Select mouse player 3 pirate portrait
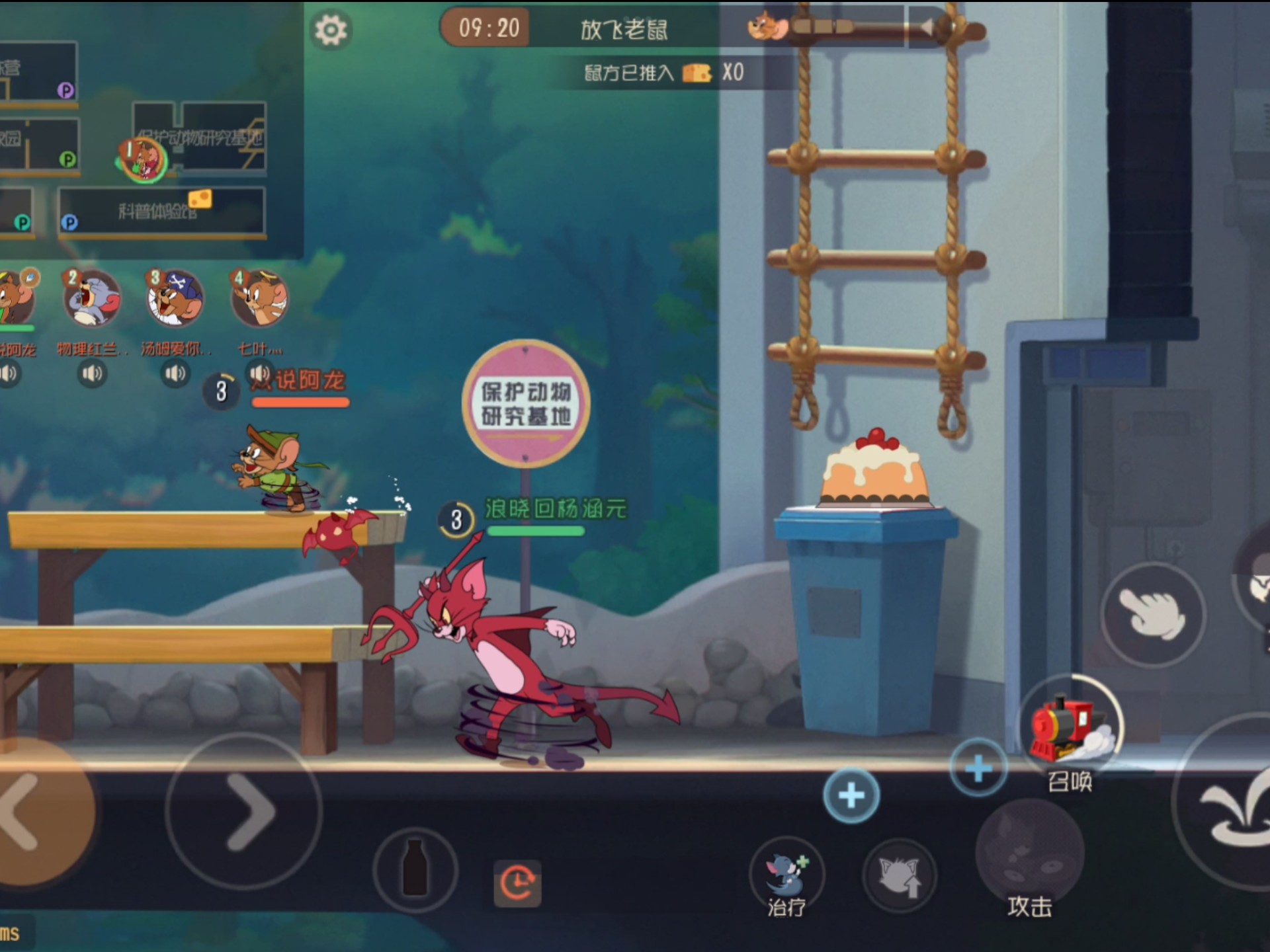 coord(175,299)
